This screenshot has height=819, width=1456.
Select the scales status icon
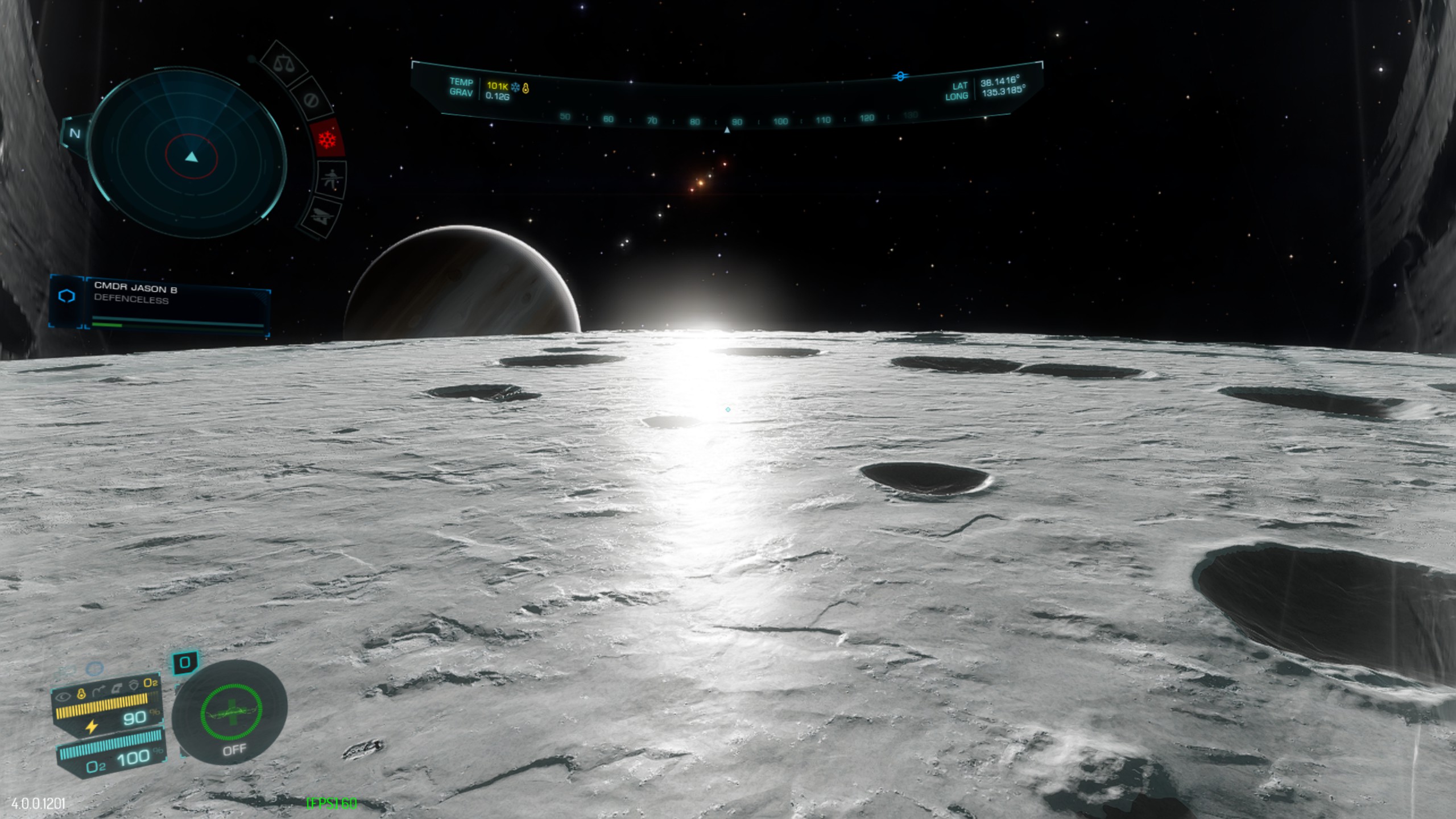(284, 63)
